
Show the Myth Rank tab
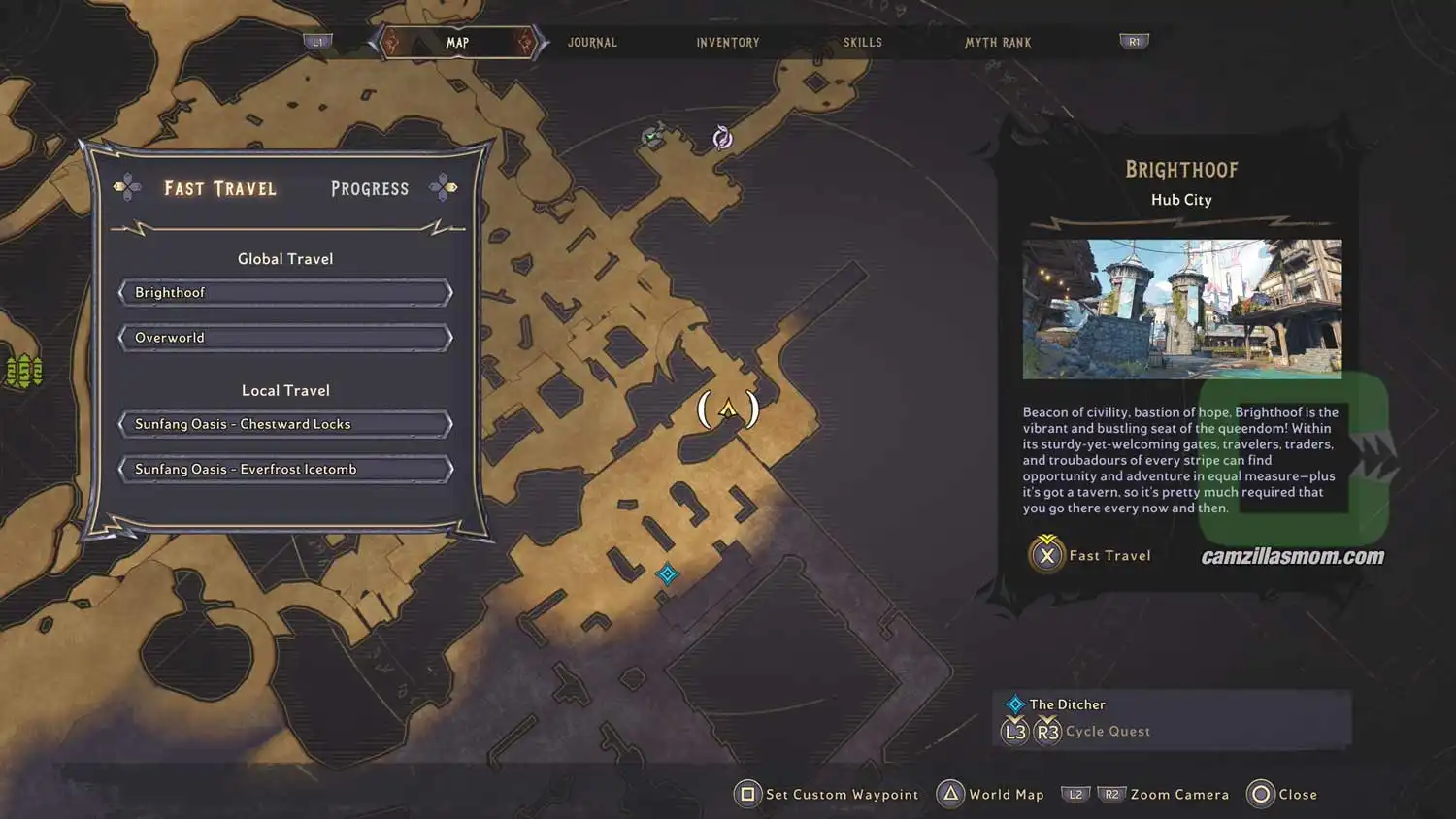pyautogui.click(x=997, y=43)
